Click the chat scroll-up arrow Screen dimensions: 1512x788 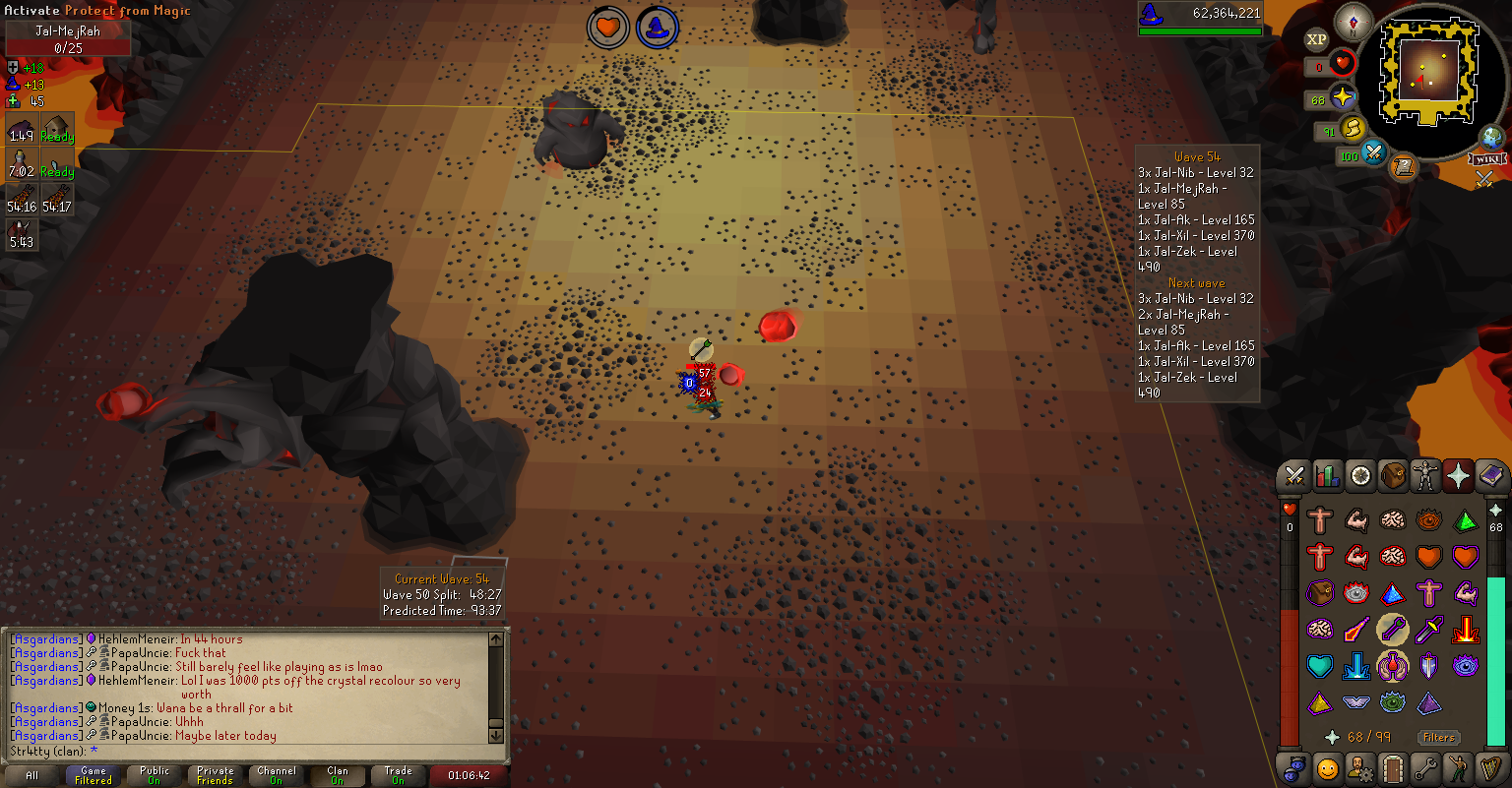(496, 640)
